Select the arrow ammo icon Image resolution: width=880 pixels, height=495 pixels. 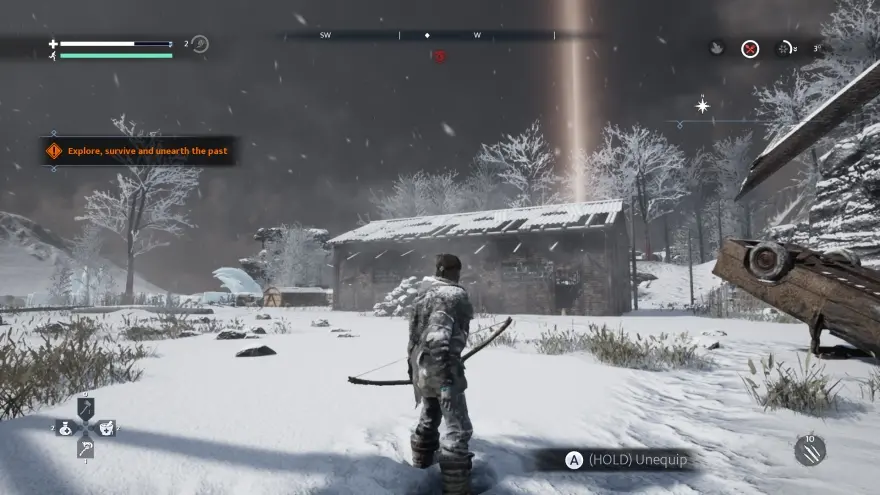click(809, 451)
